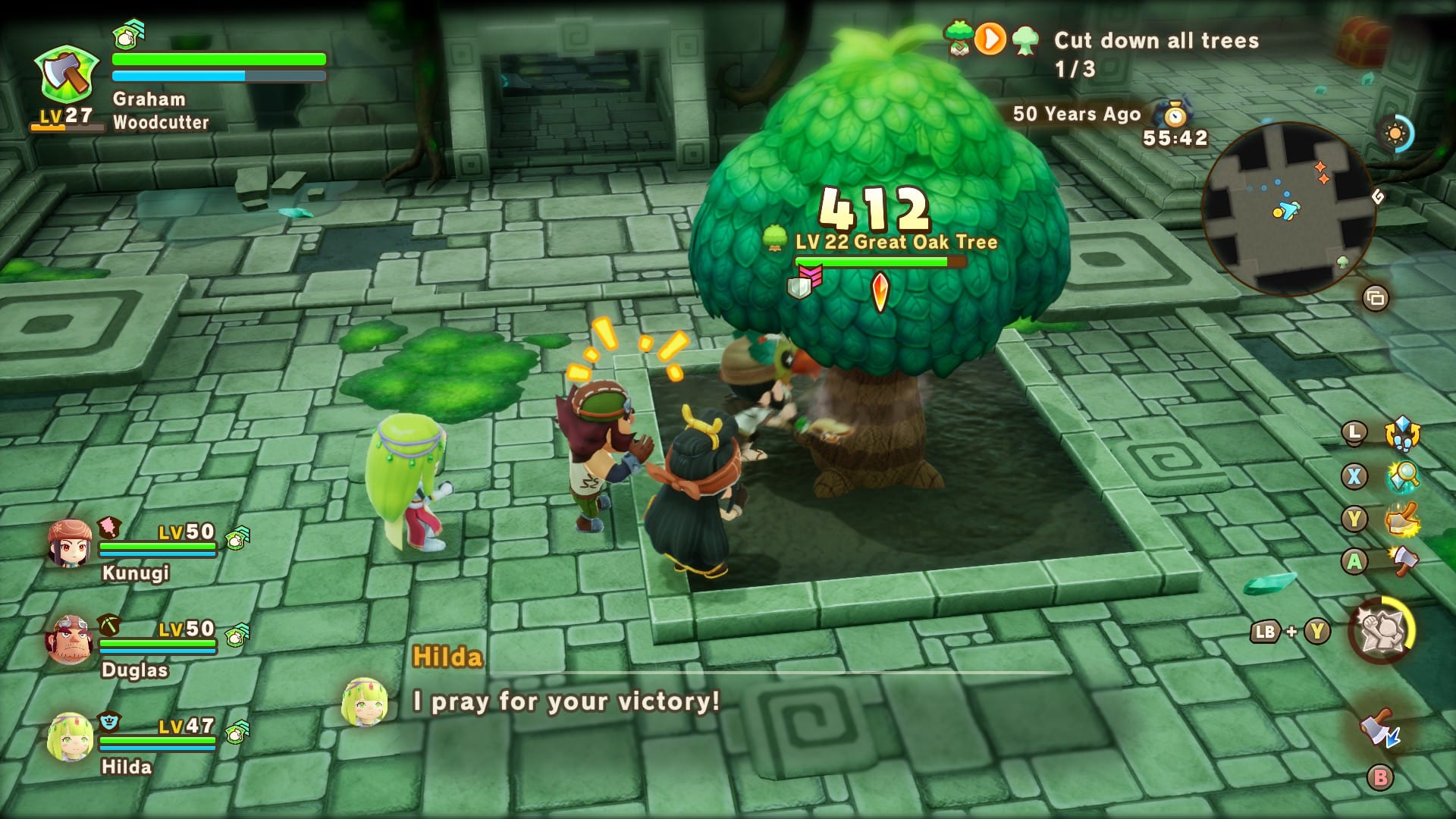Screen dimensions: 1456x819
Task: Click the put-away axe icon
Action: point(1380,729)
